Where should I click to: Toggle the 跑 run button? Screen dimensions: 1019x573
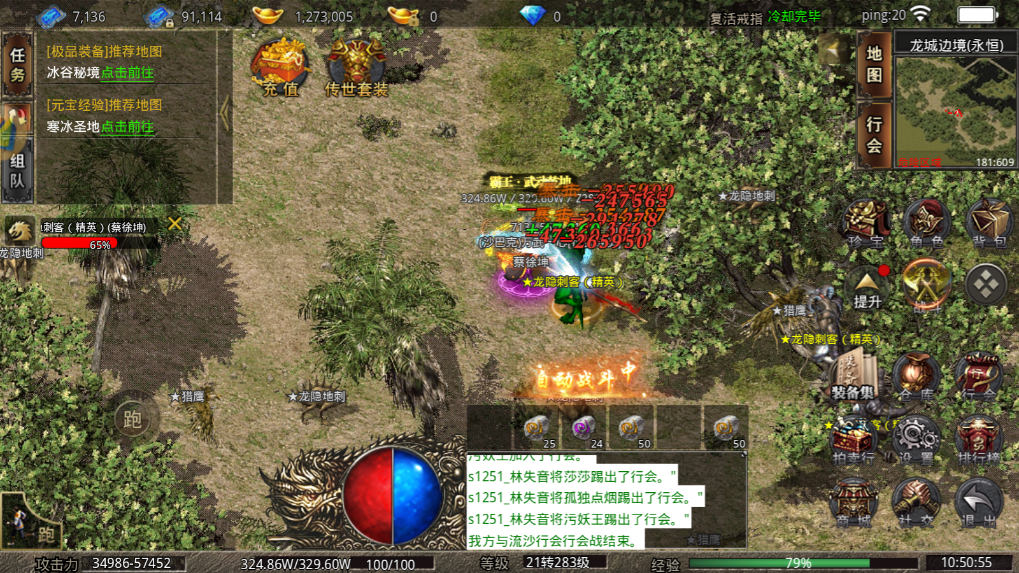pos(132,418)
